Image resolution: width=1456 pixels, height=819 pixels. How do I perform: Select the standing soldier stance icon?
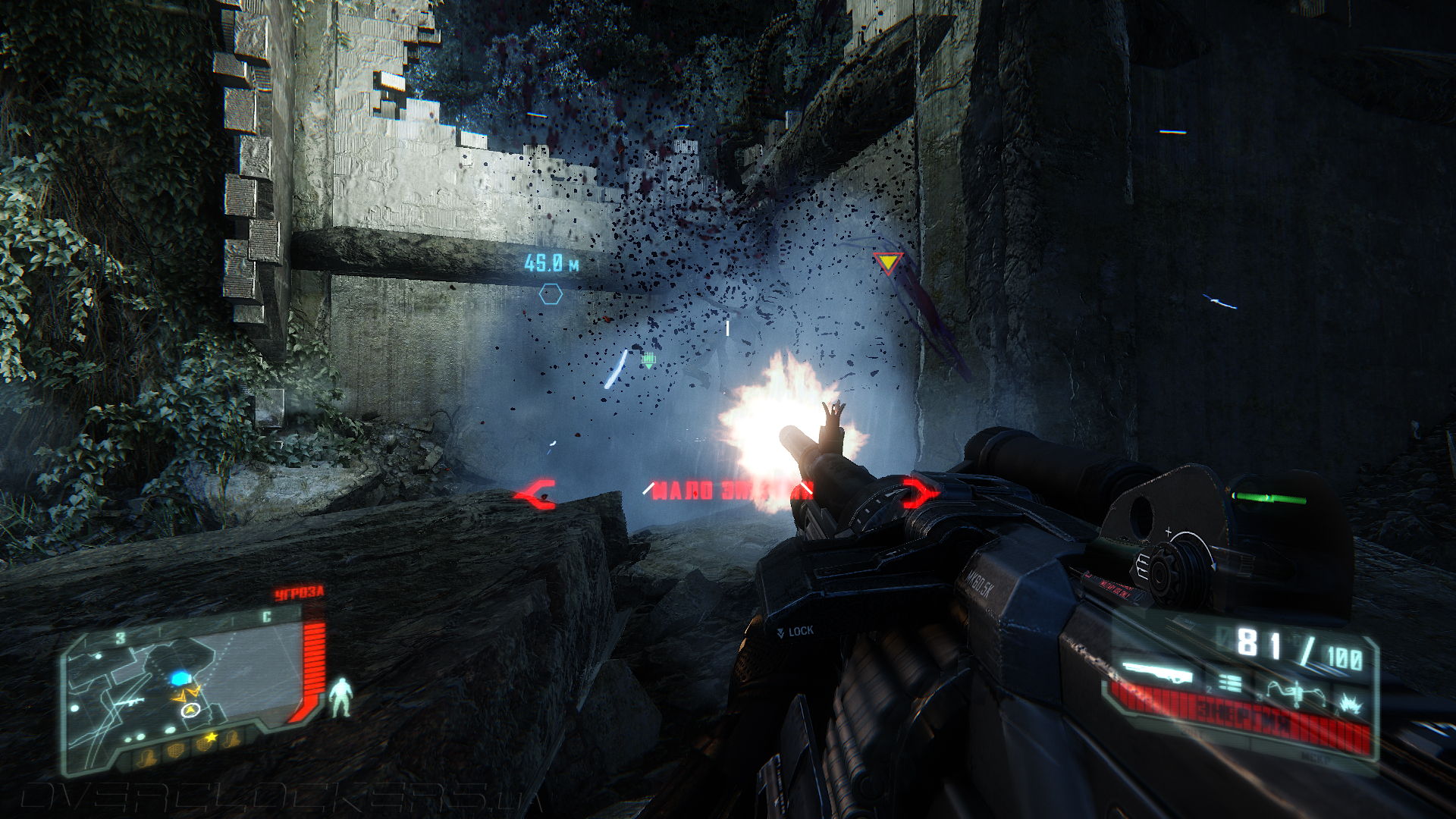(x=340, y=698)
